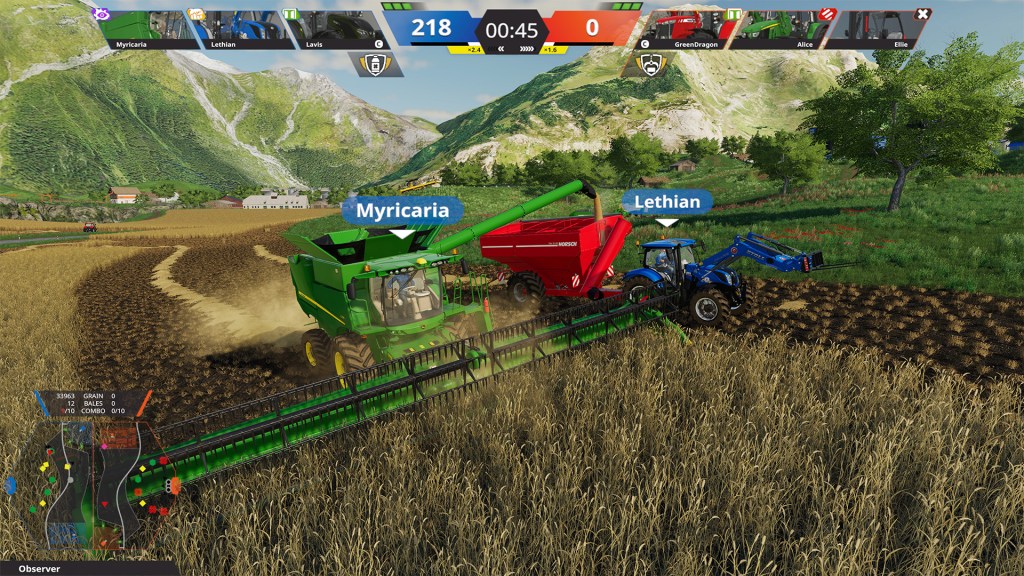Viewport: 1024px width, 576px height.
Task: Select Lethian's player card in the top bar
Action: [240, 30]
